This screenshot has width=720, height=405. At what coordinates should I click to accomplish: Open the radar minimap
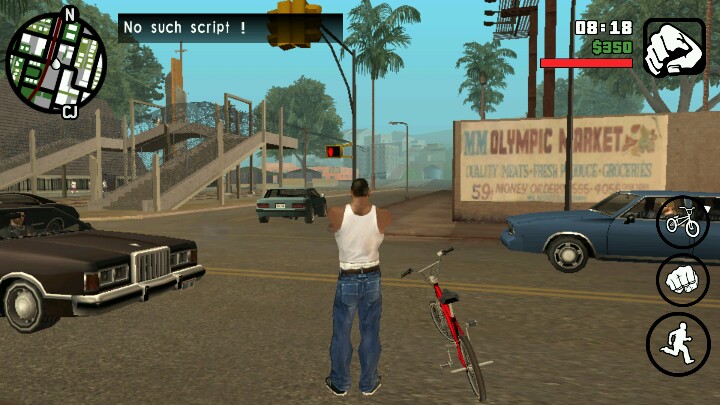(x=56, y=63)
